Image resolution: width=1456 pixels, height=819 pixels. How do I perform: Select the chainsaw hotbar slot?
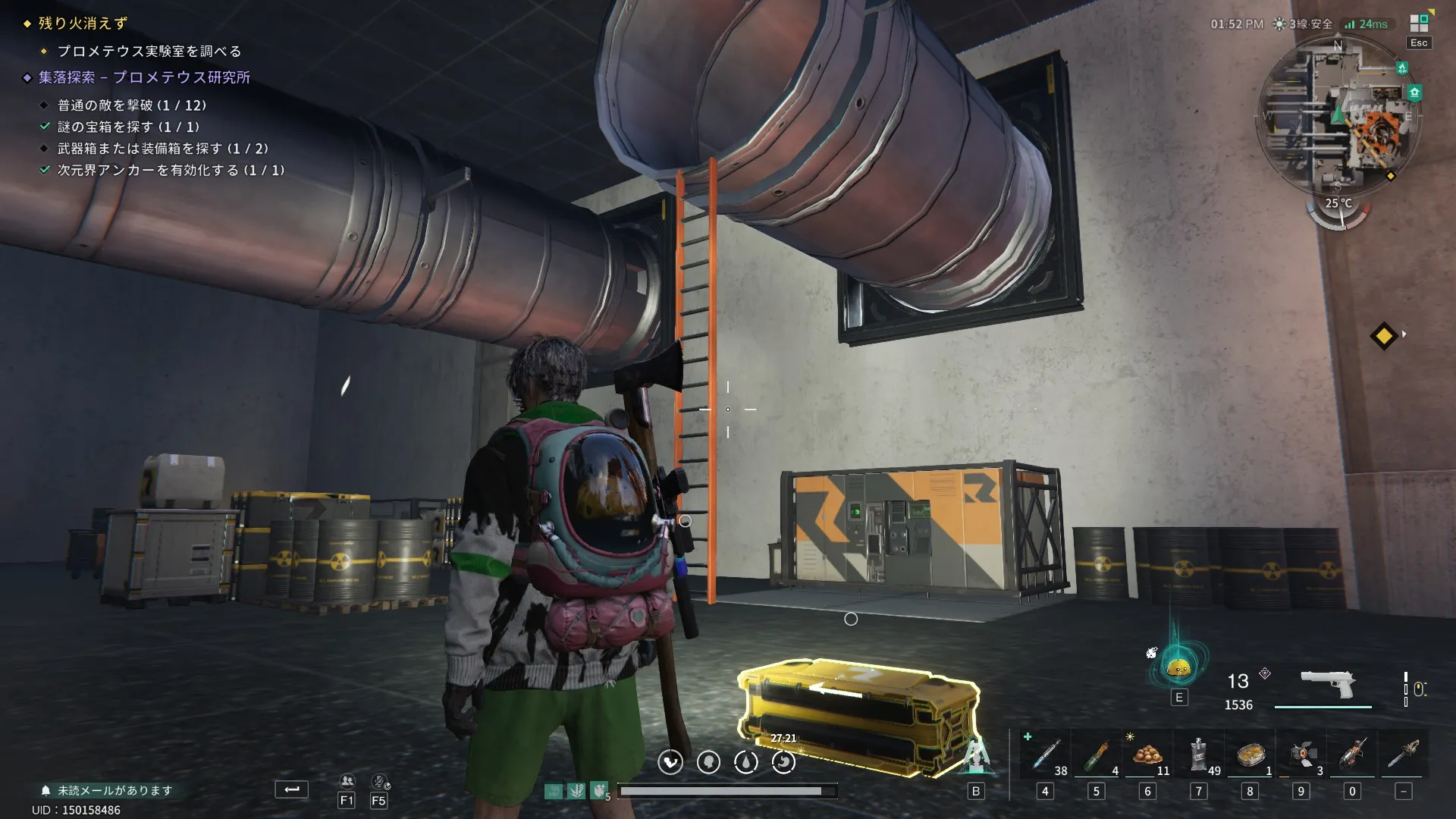click(1352, 755)
